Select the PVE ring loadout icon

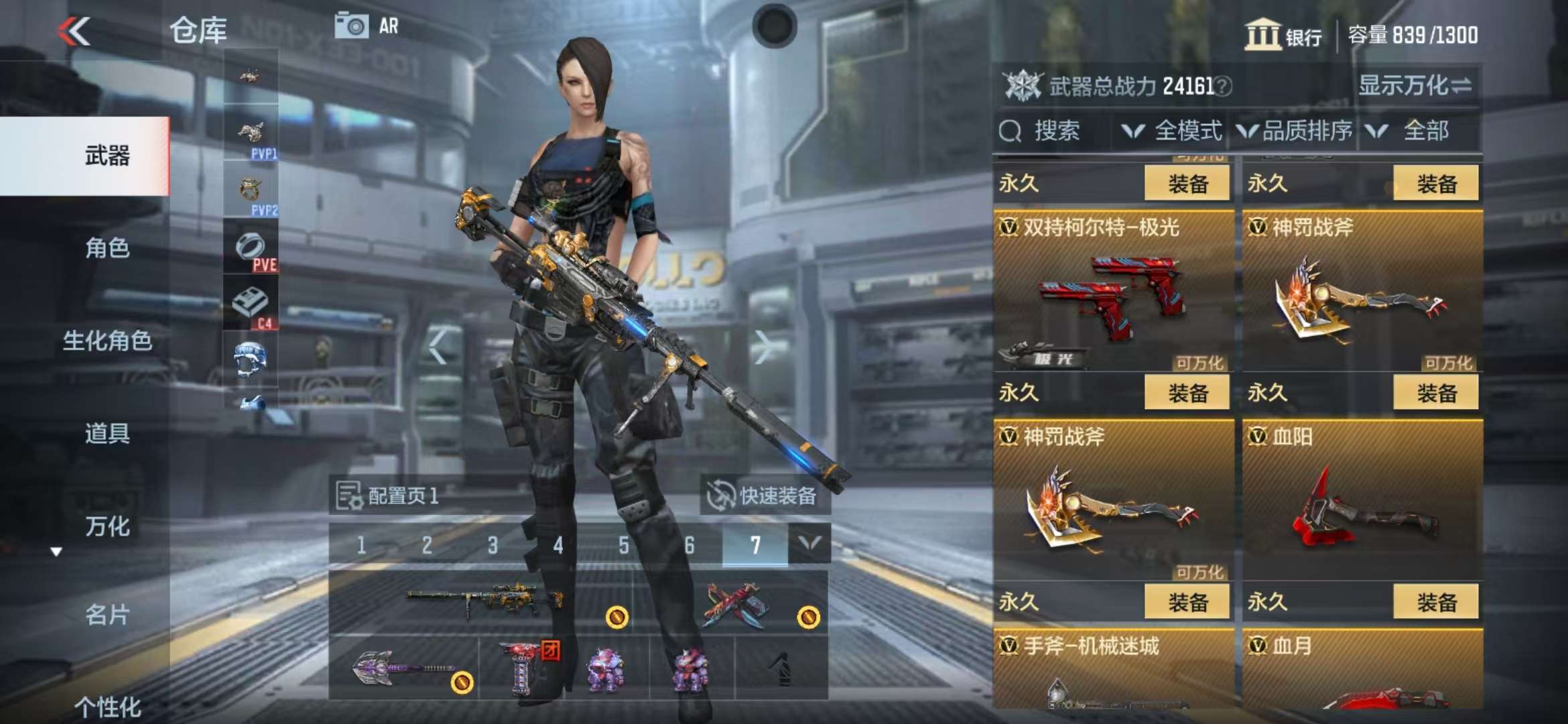pyautogui.click(x=251, y=249)
